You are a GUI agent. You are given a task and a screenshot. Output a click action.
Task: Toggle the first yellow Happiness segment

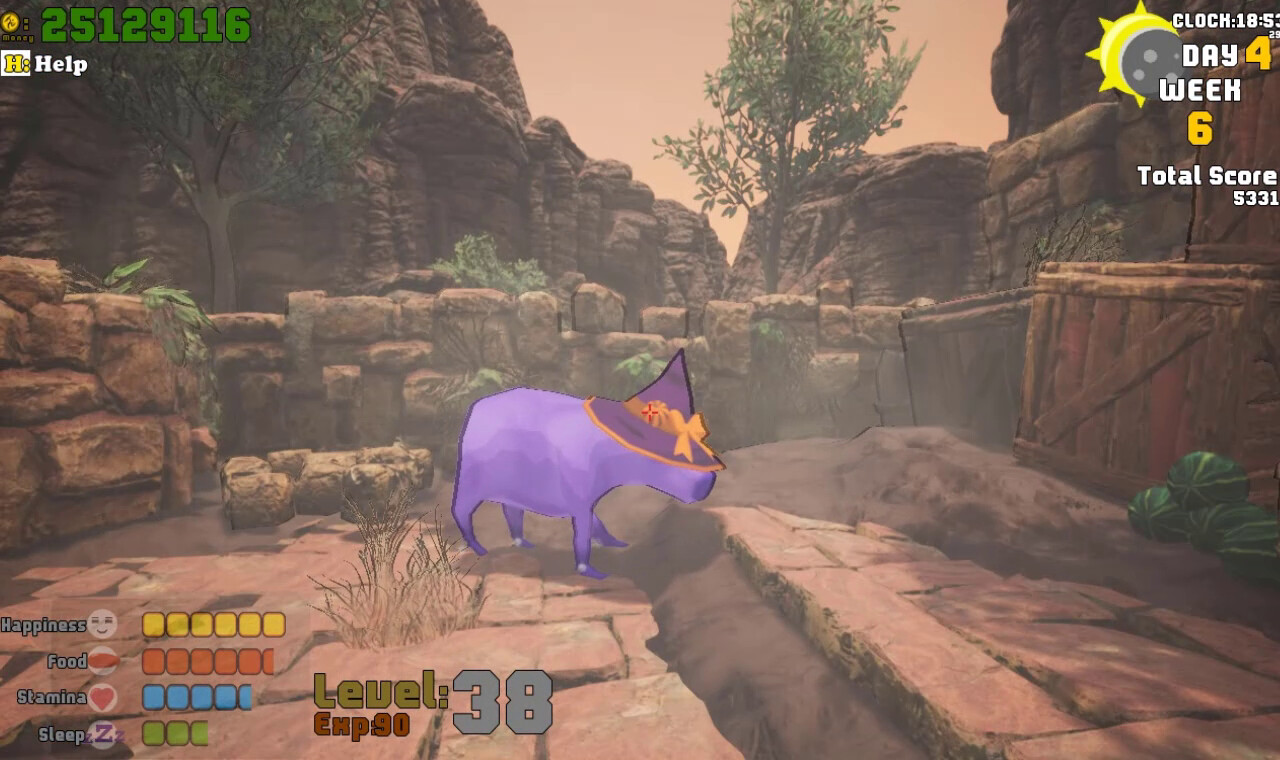152,622
